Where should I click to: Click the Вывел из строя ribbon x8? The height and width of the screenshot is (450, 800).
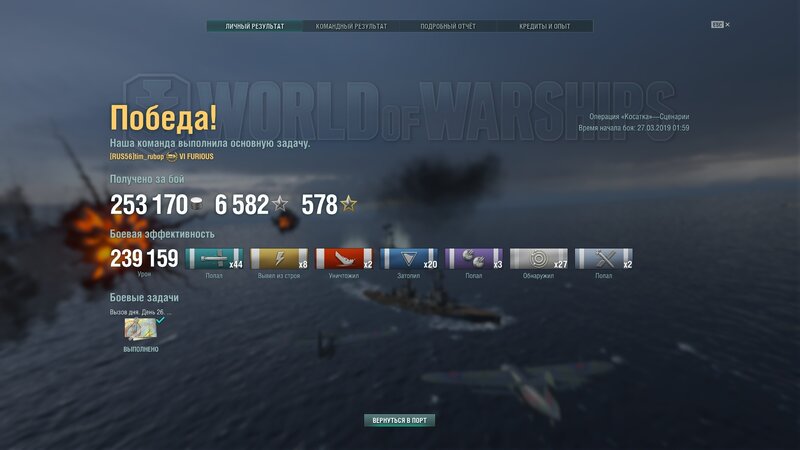279,259
